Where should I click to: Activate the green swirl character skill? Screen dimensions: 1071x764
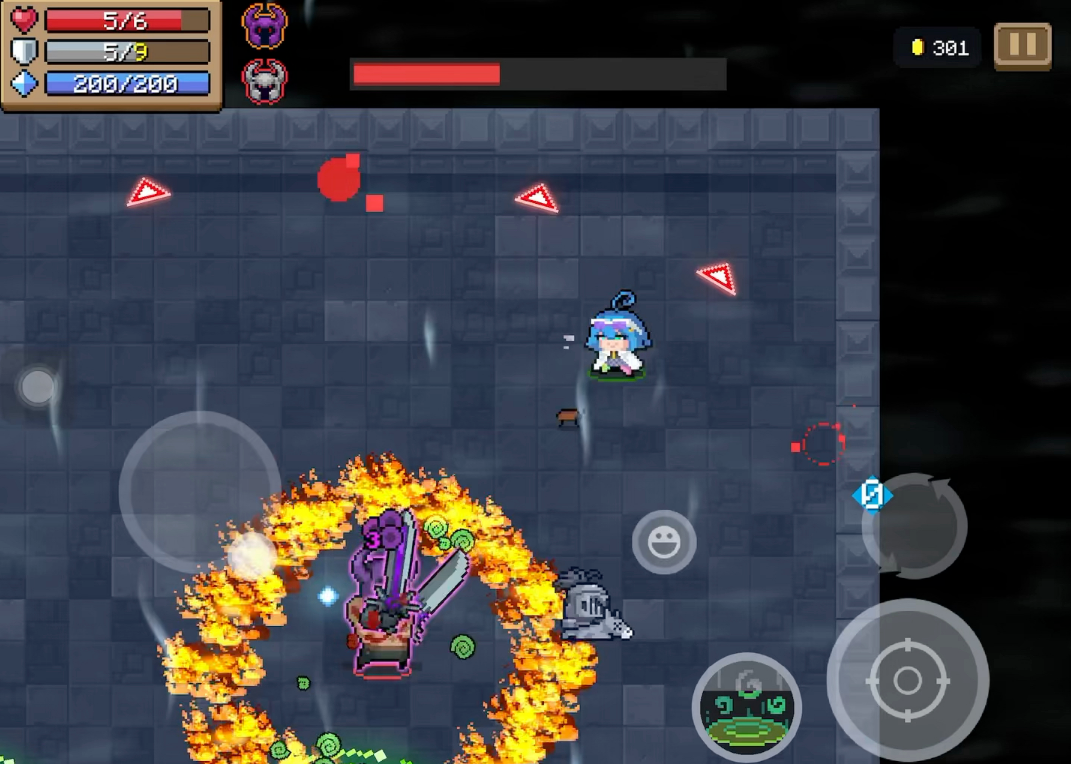point(746,707)
